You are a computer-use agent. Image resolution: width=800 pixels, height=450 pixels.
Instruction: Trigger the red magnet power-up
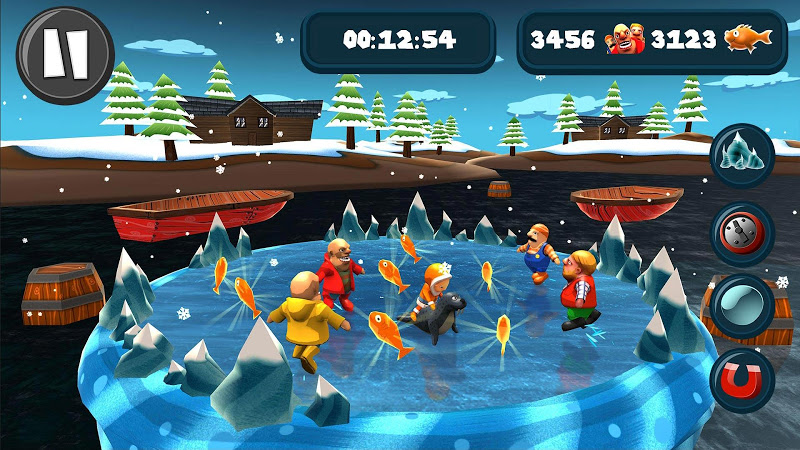pyautogui.click(x=742, y=380)
